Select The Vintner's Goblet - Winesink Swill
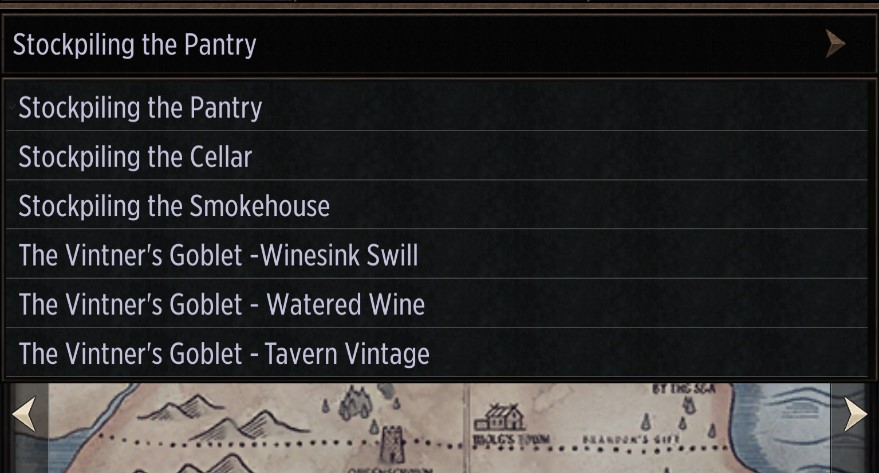Viewport: 879px width, 473px height. click(438, 255)
